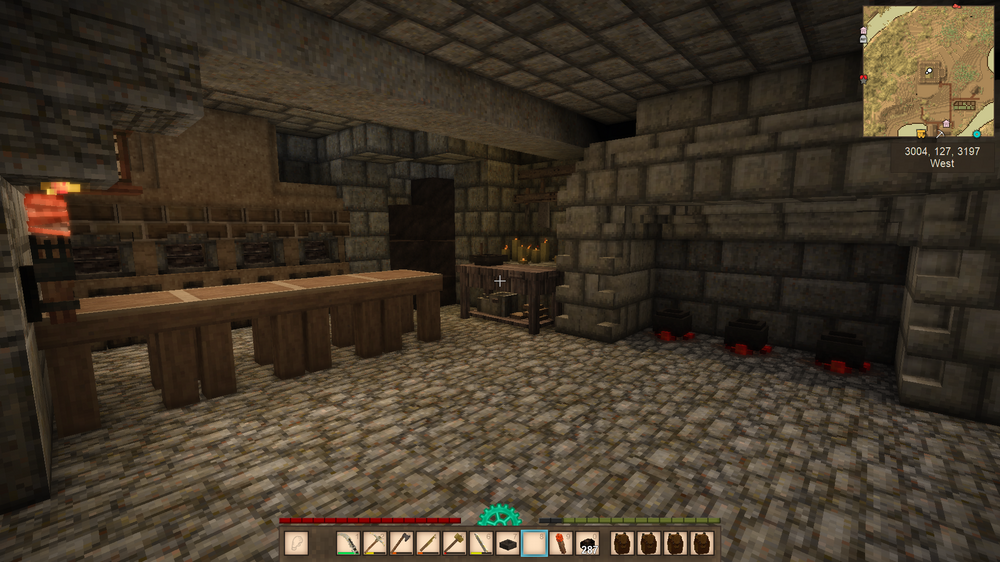Viewport: 1000px width, 562px height.
Task: Select the item stack showing 287
Action: pyautogui.click(x=587, y=543)
